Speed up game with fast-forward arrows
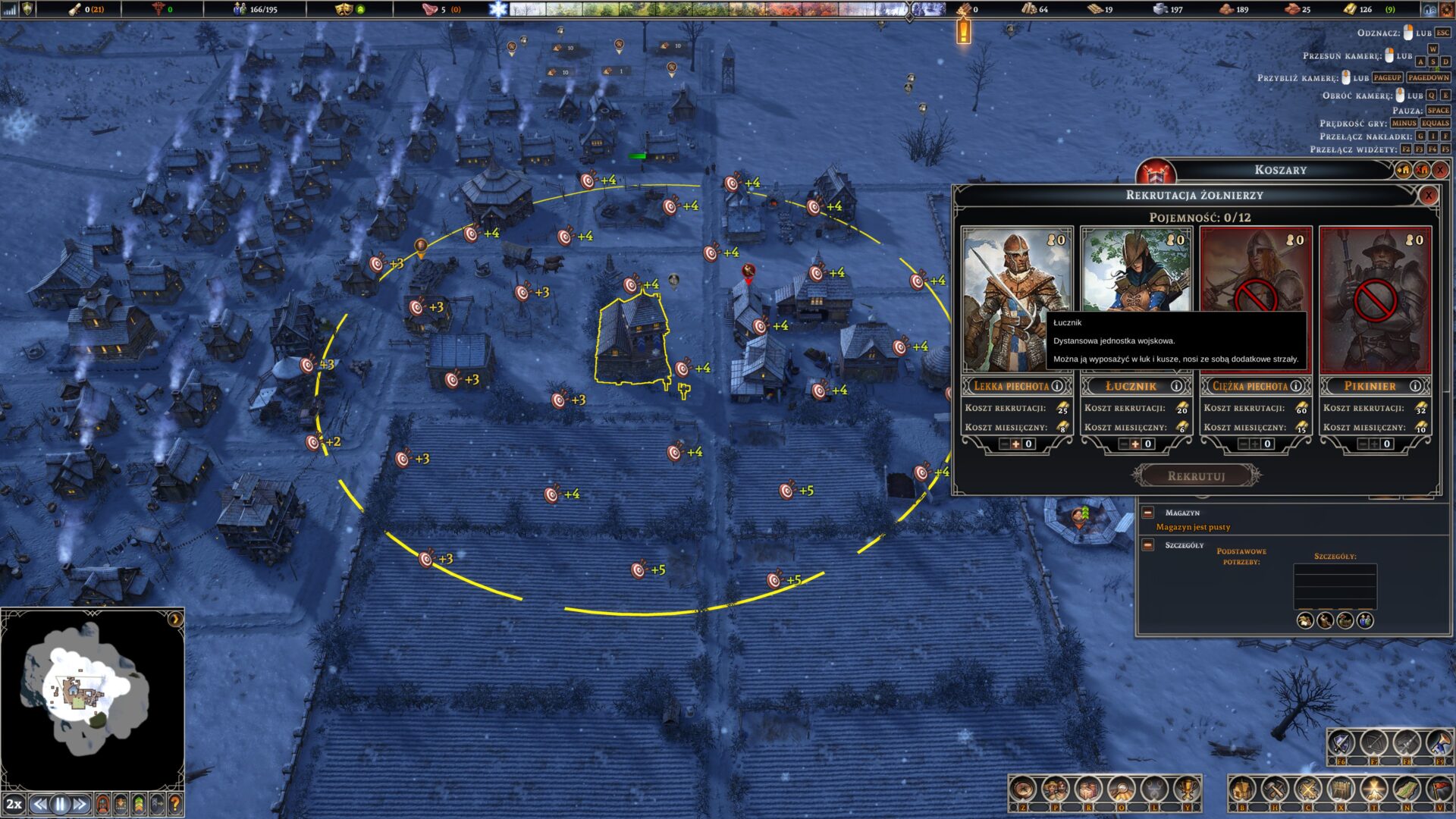 click(80, 804)
